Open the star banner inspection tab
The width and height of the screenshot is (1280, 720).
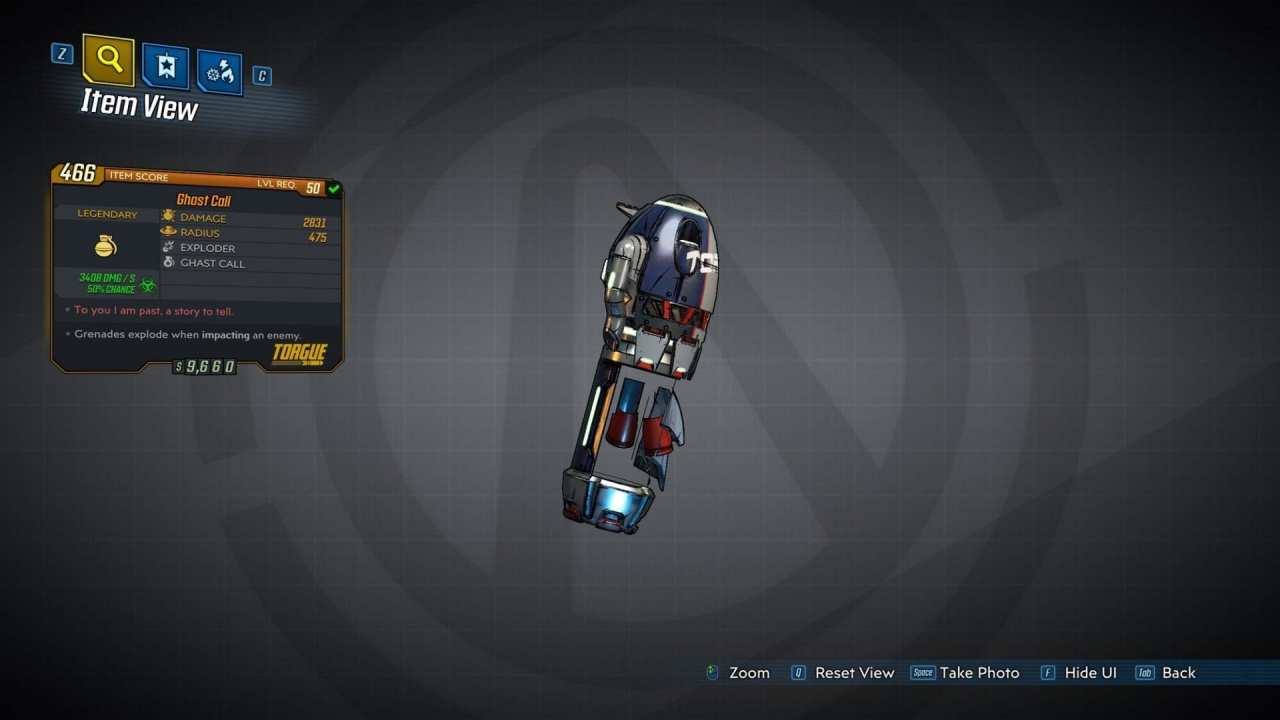[x=165, y=65]
